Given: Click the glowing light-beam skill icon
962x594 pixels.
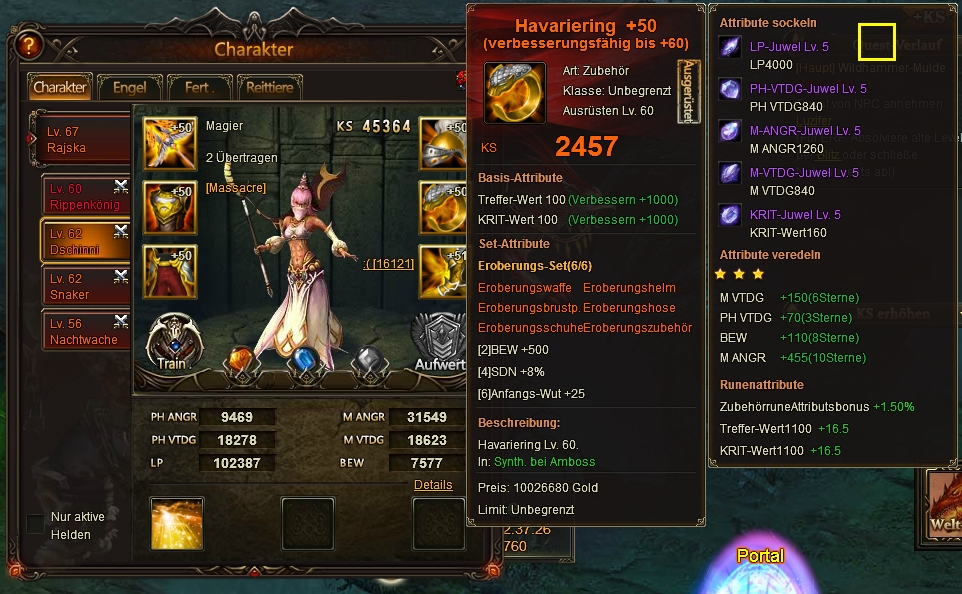Looking at the screenshot, I should coord(177,524).
